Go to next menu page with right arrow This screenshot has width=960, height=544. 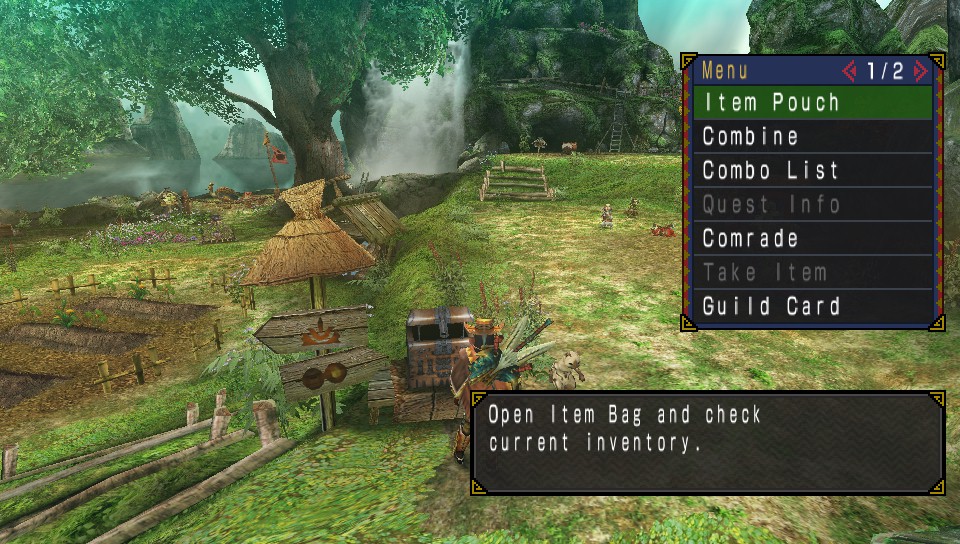pyautogui.click(x=921, y=71)
